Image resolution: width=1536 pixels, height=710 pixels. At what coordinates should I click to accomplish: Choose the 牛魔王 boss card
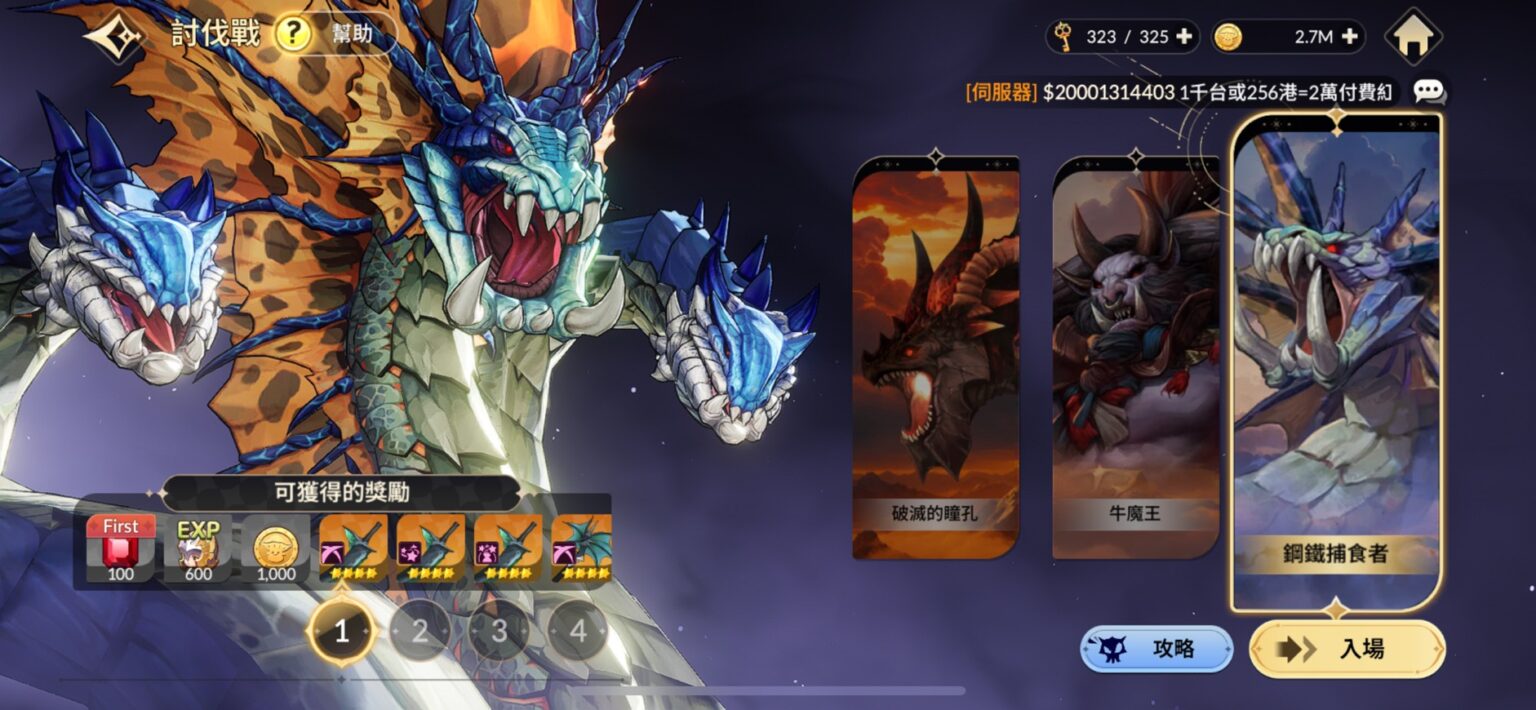coord(1135,358)
